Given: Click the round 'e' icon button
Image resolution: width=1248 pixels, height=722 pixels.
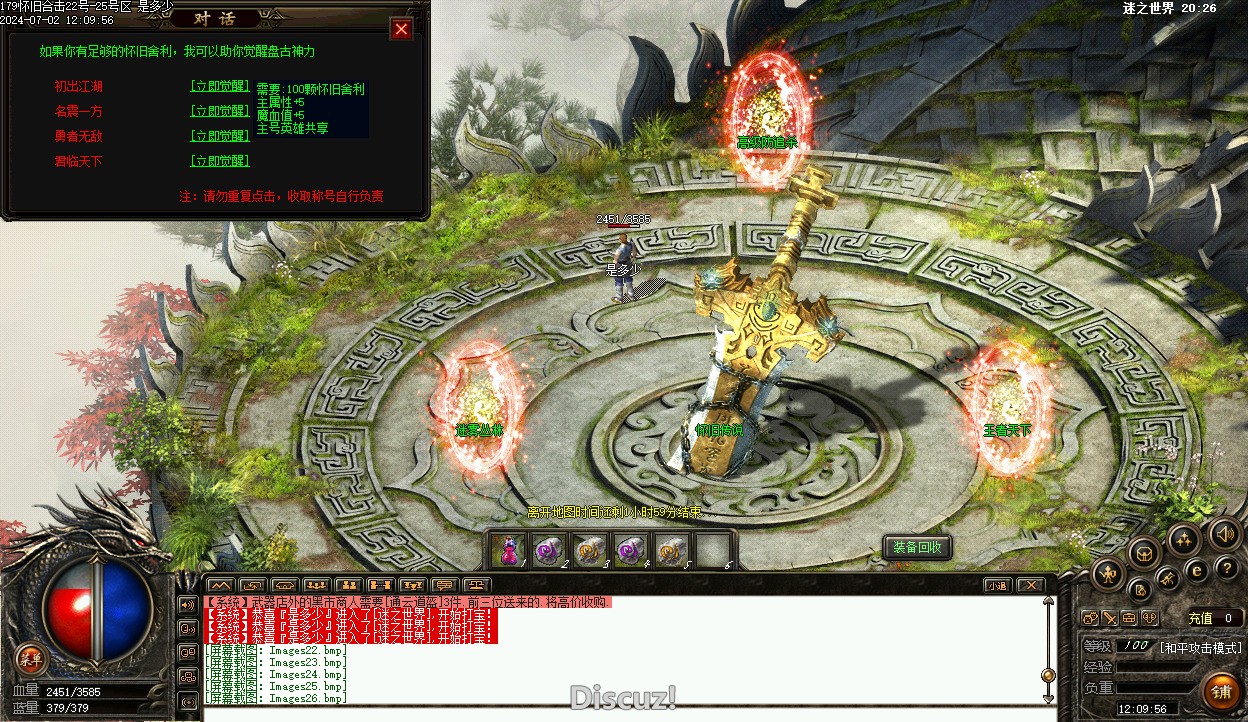Looking at the screenshot, I should click(1196, 570).
